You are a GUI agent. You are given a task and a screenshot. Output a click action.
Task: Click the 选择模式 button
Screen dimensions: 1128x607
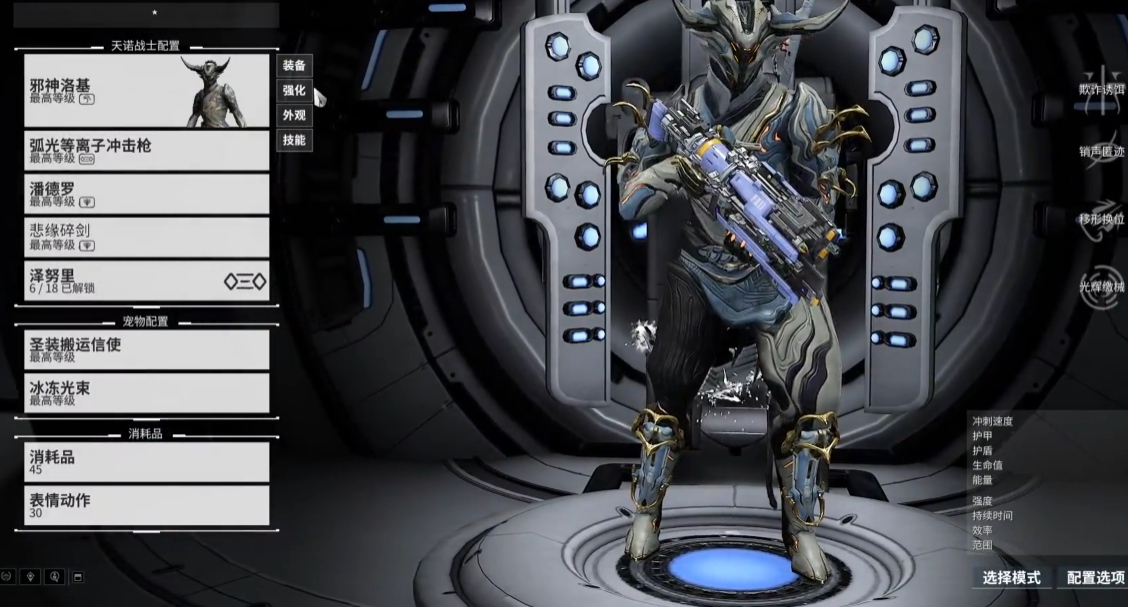click(1011, 578)
